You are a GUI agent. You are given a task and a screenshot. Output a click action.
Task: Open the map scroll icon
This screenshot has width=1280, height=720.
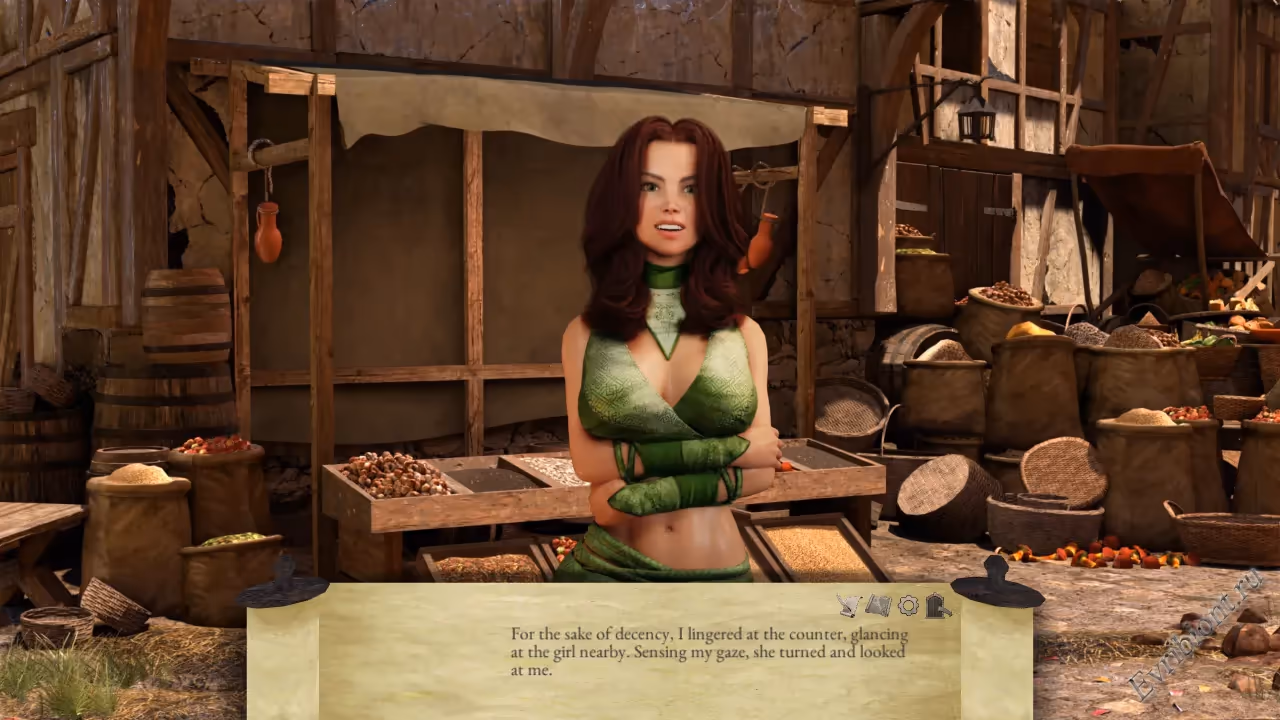click(x=878, y=605)
